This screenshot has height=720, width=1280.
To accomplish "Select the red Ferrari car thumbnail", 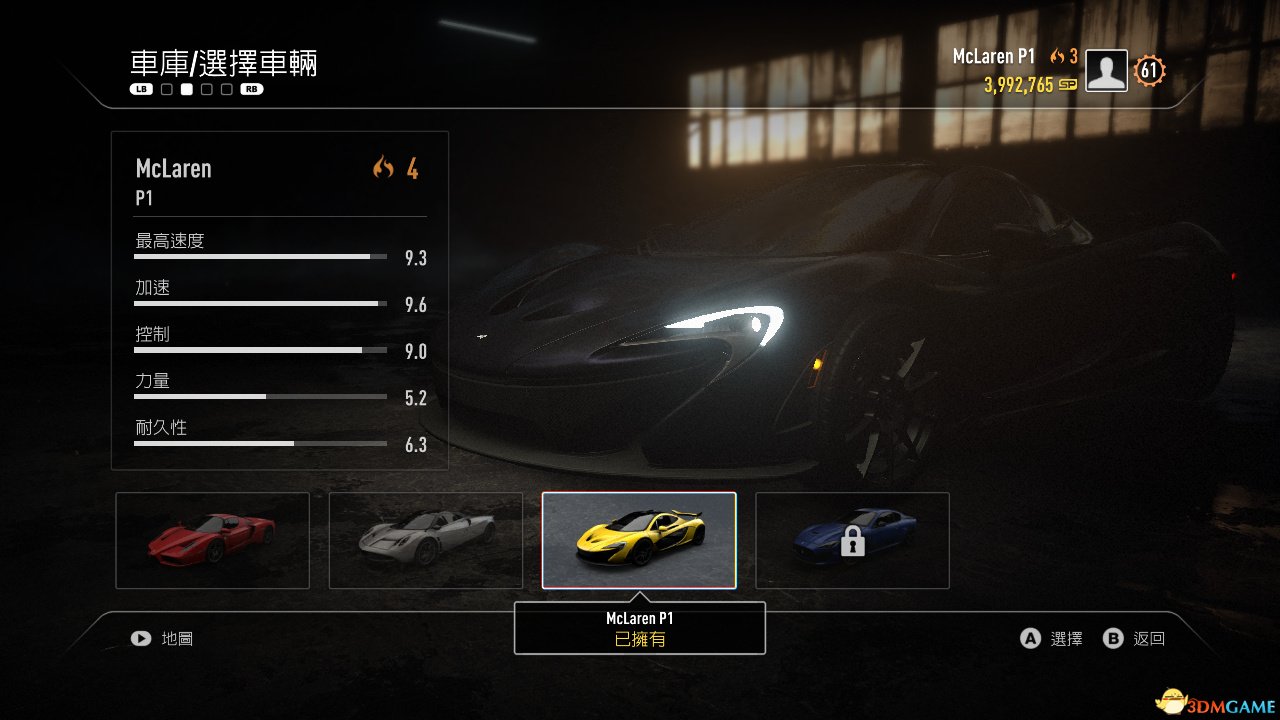I will (x=212, y=540).
